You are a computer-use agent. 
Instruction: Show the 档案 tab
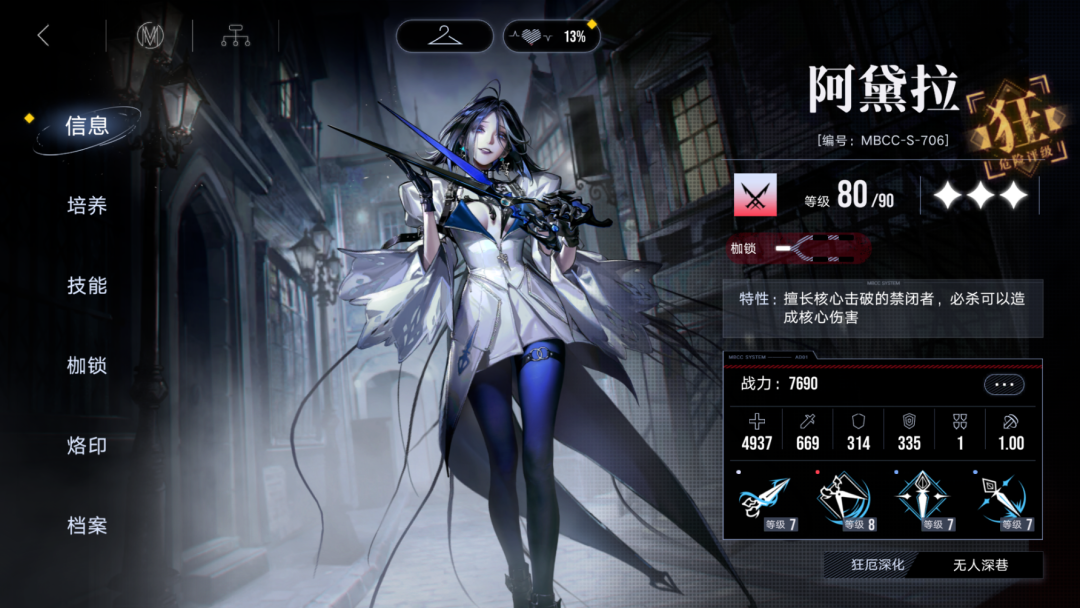pyautogui.click(x=87, y=526)
